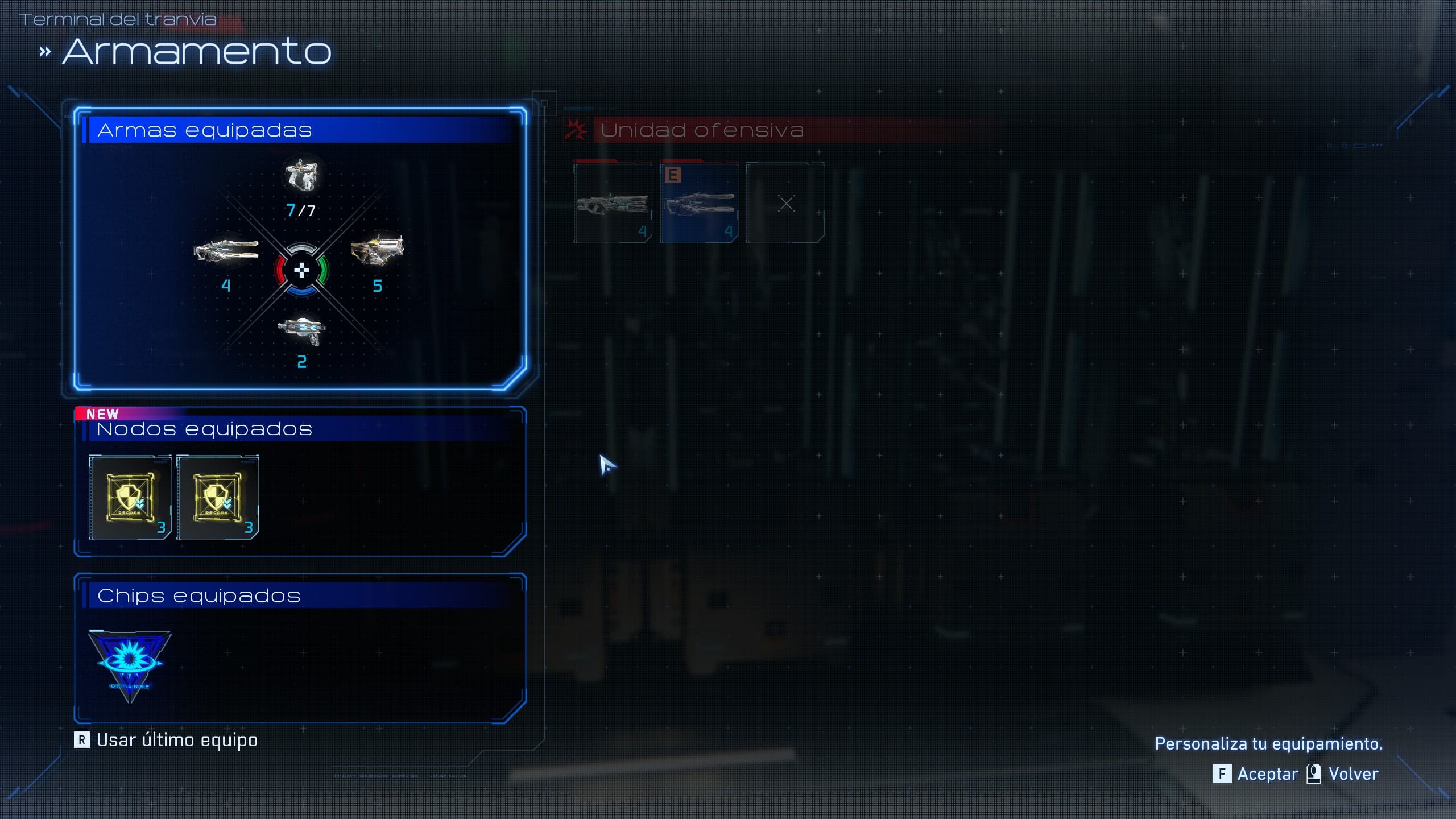Go back with Volver
Screen dimensions: 1456x819
pyautogui.click(x=1343, y=774)
